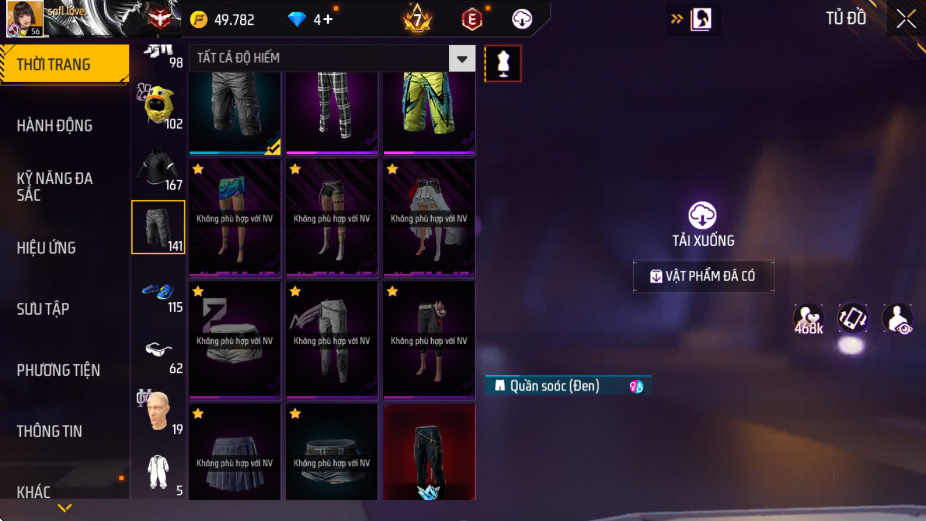Screen dimensions: 926x521
Task: Select the grey pleated skirt item
Action: click(235, 452)
